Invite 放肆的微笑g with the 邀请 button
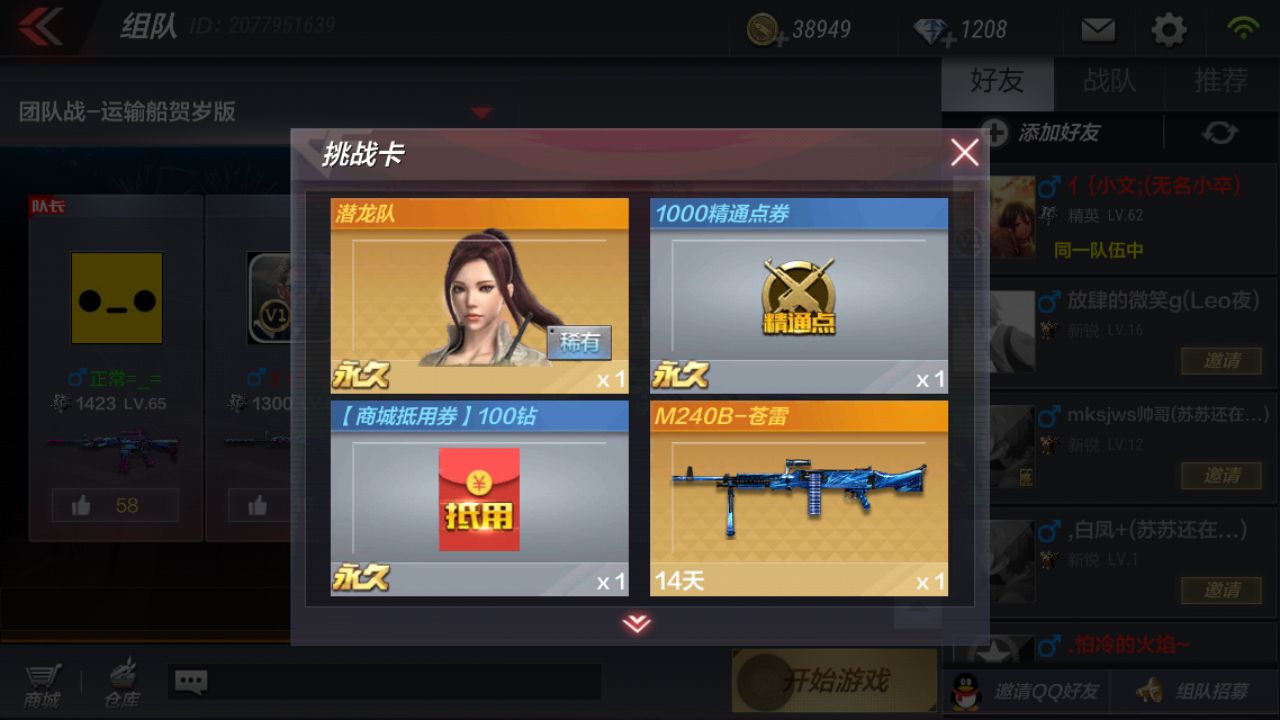This screenshot has width=1280, height=720. pyautogui.click(x=1219, y=361)
